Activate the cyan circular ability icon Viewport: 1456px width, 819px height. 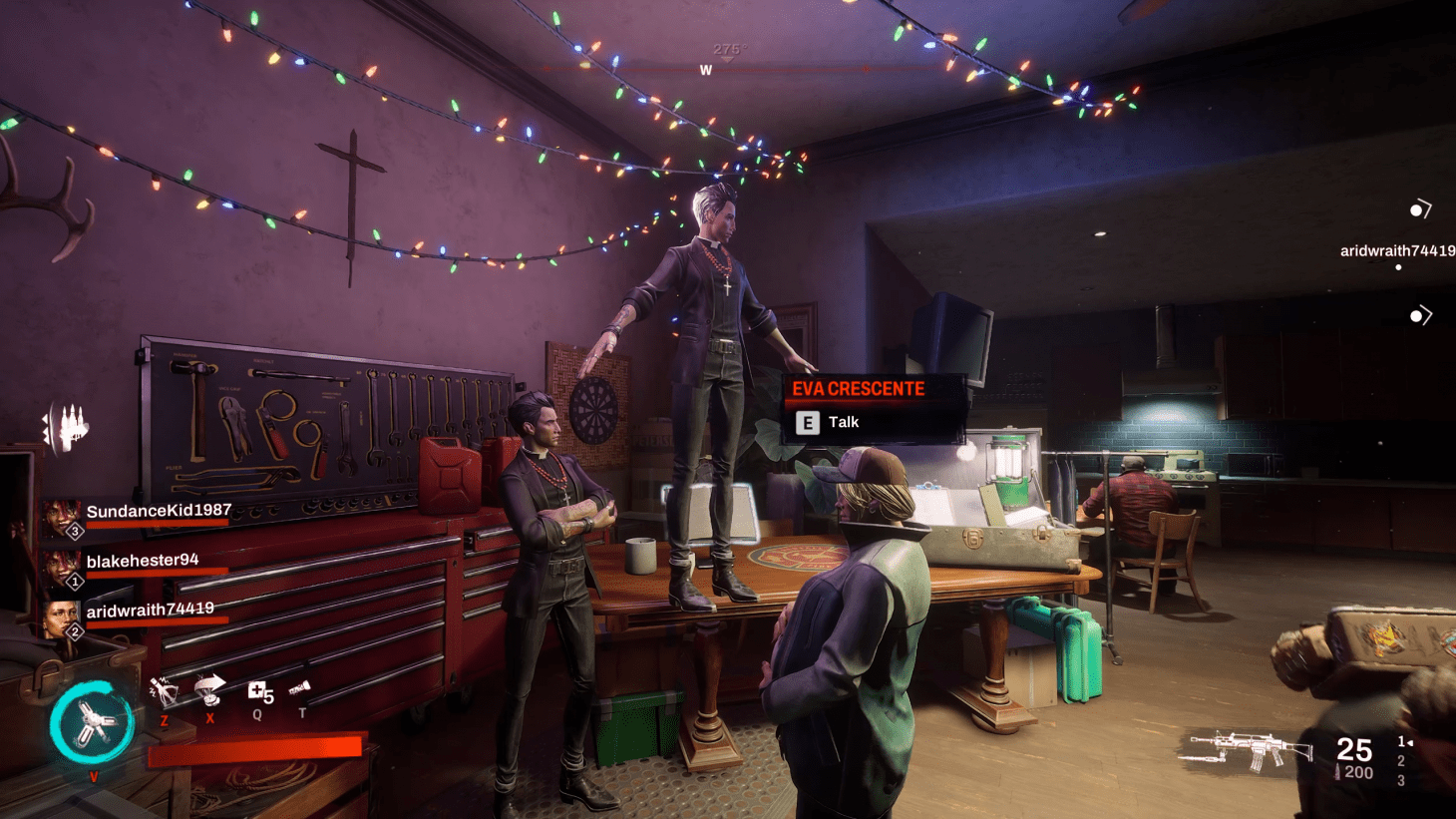(92, 723)
